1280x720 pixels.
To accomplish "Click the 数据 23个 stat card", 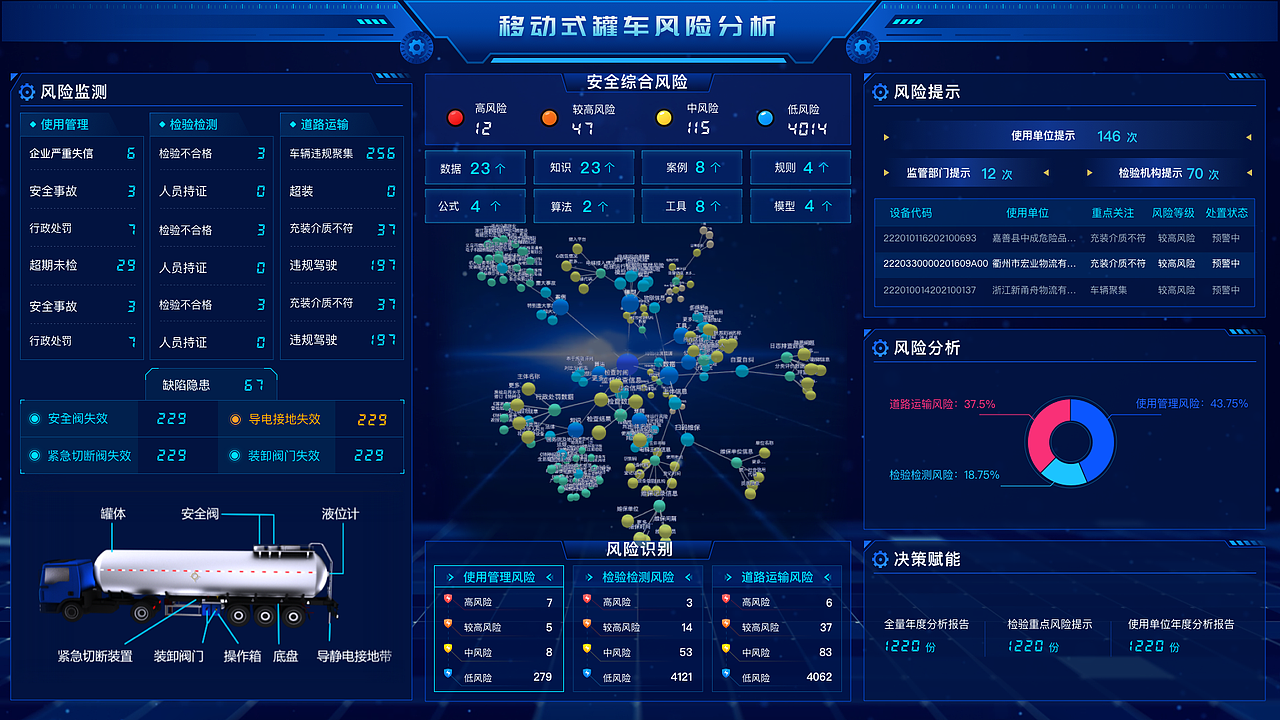I will point(474,166).
